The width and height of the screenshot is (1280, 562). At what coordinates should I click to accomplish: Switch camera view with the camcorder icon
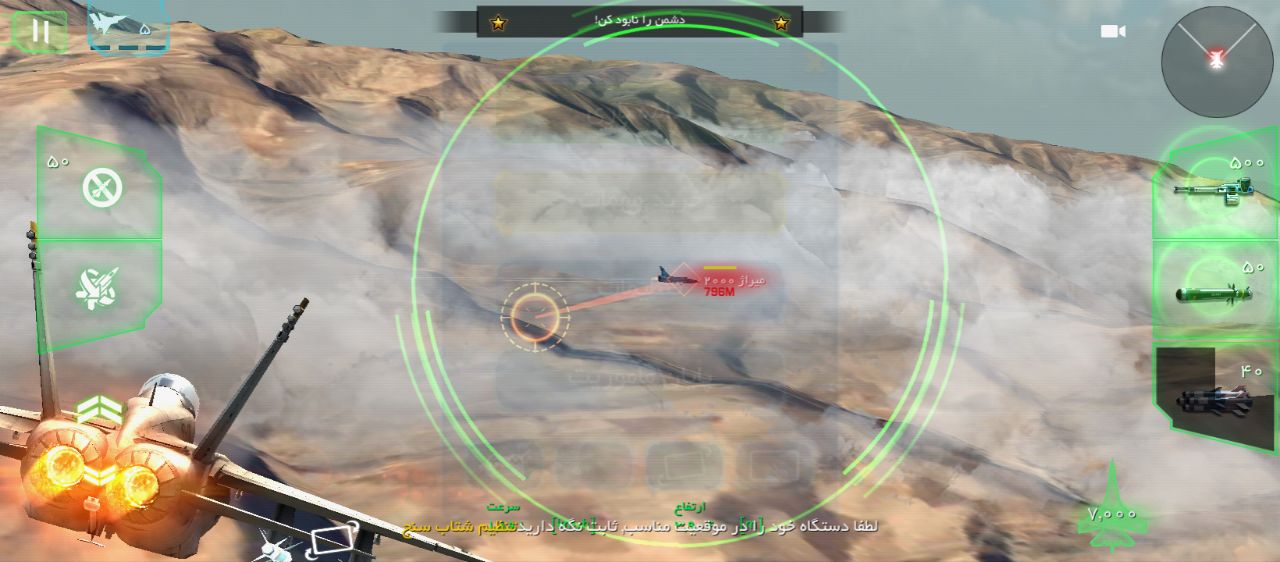pos(1113,32)
